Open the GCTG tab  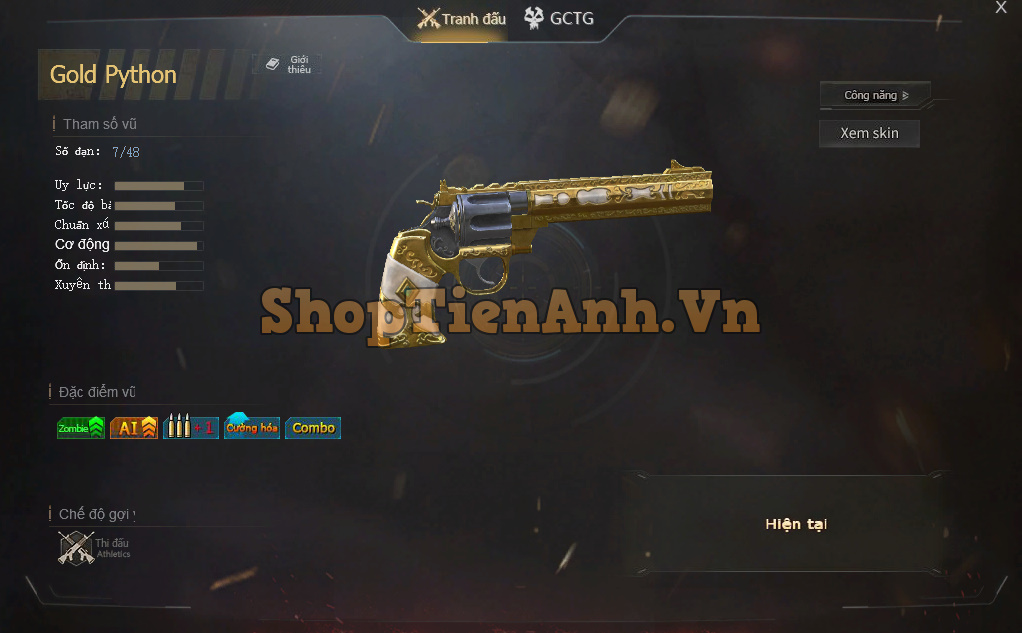tap(559, 19)
